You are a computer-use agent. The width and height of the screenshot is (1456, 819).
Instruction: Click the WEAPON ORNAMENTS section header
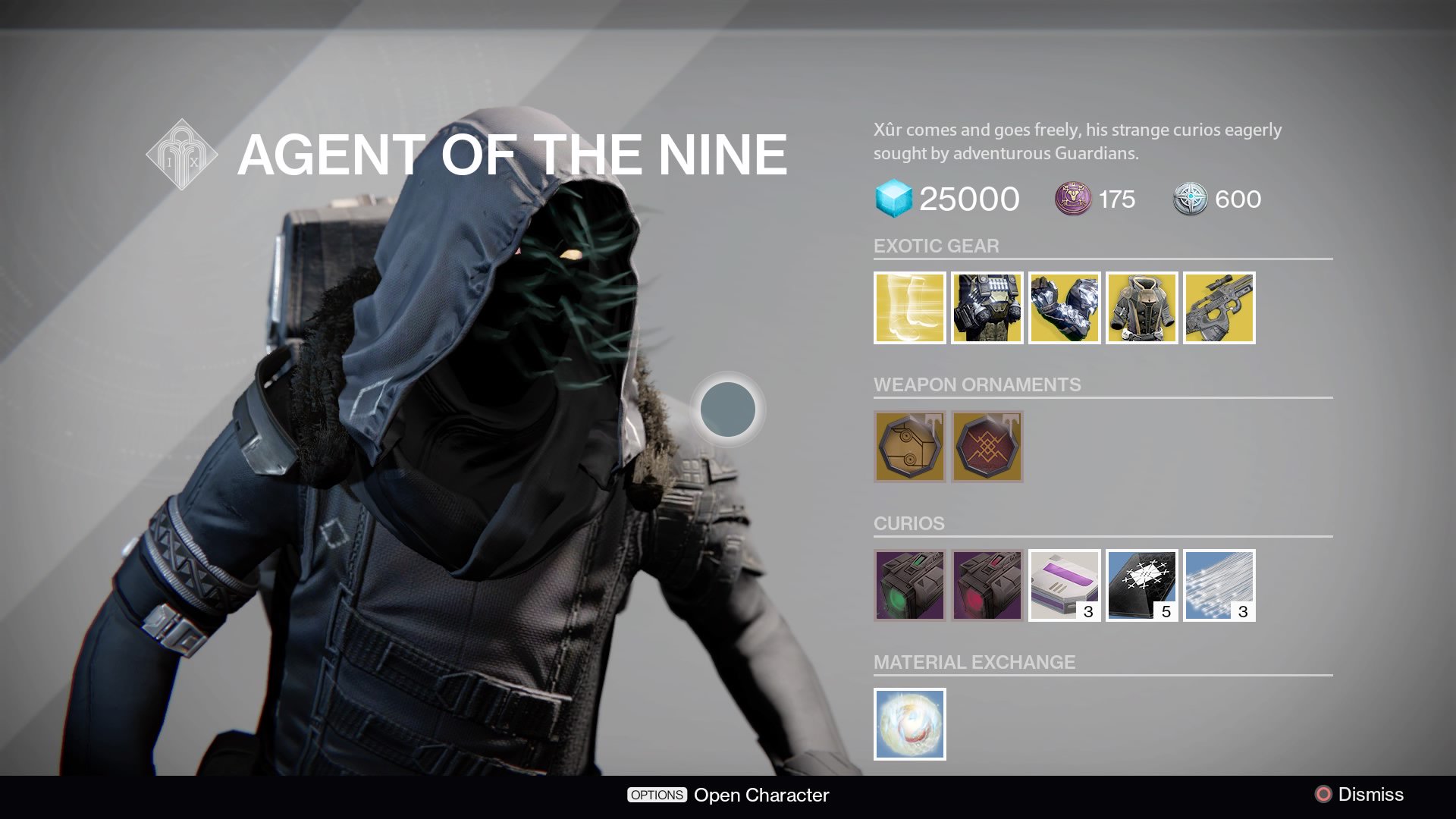(x=977, y=384)
